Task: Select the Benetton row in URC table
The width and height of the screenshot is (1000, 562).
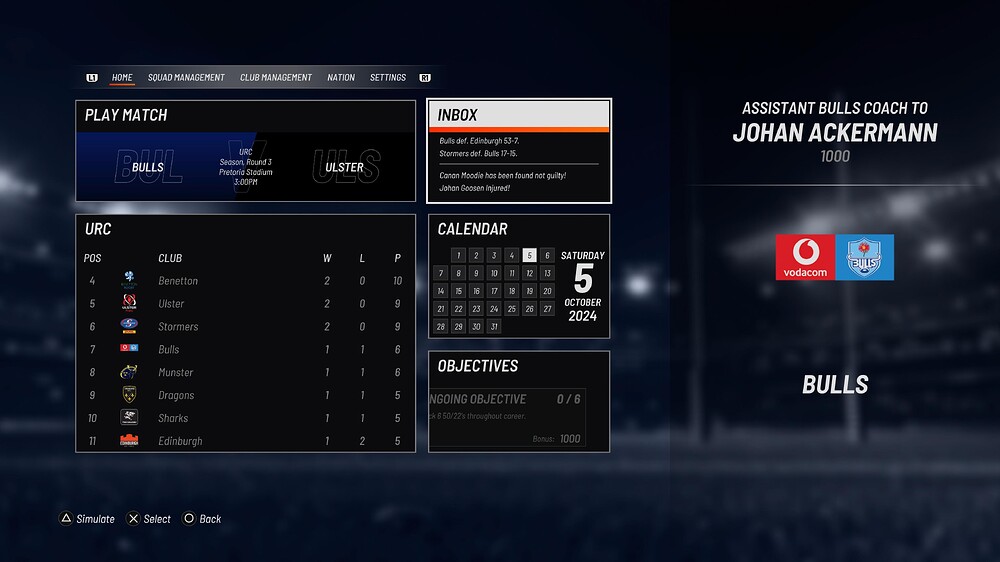Action: click(246, 281)
